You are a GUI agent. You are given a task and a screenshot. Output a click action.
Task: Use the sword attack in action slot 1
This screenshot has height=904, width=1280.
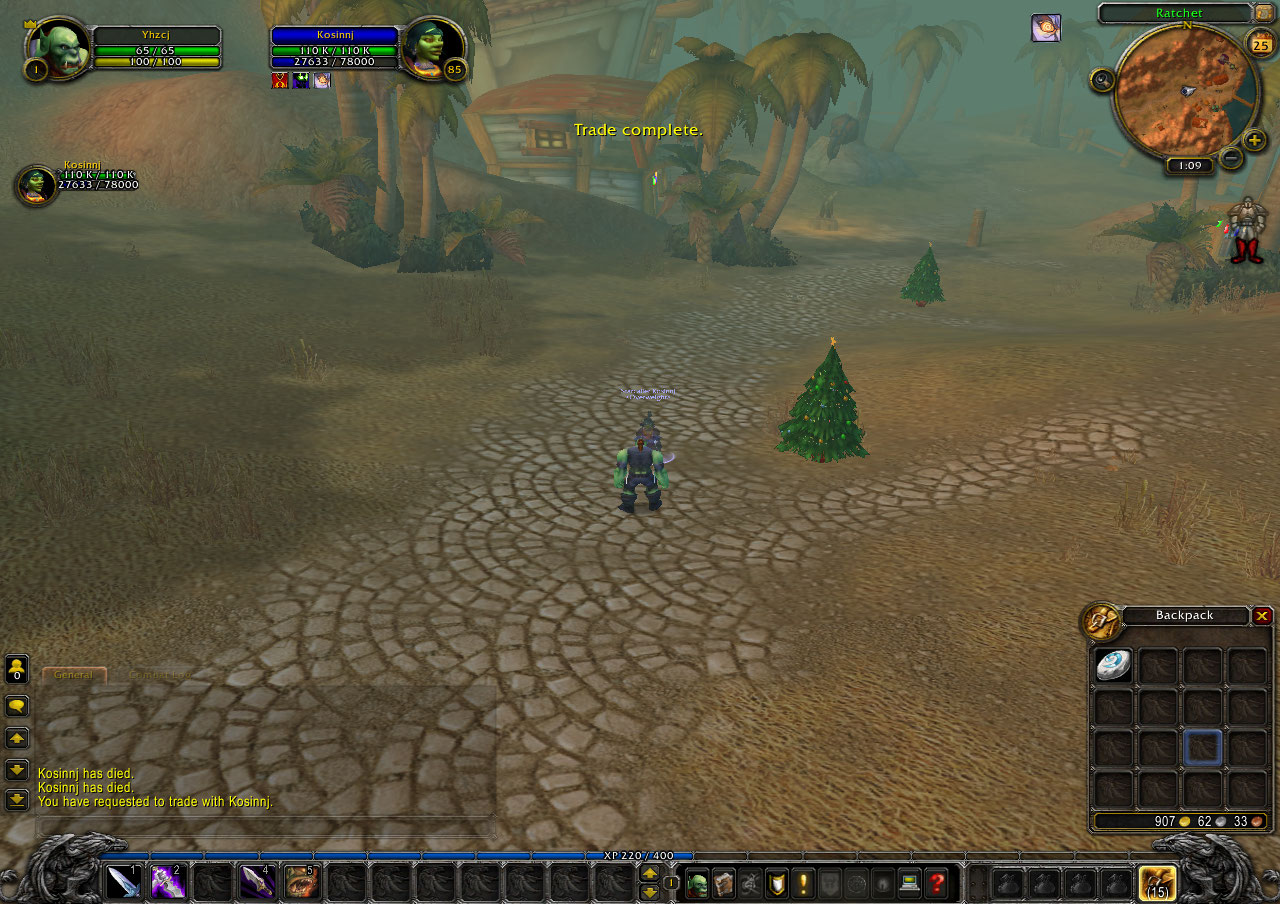(123, 882)
